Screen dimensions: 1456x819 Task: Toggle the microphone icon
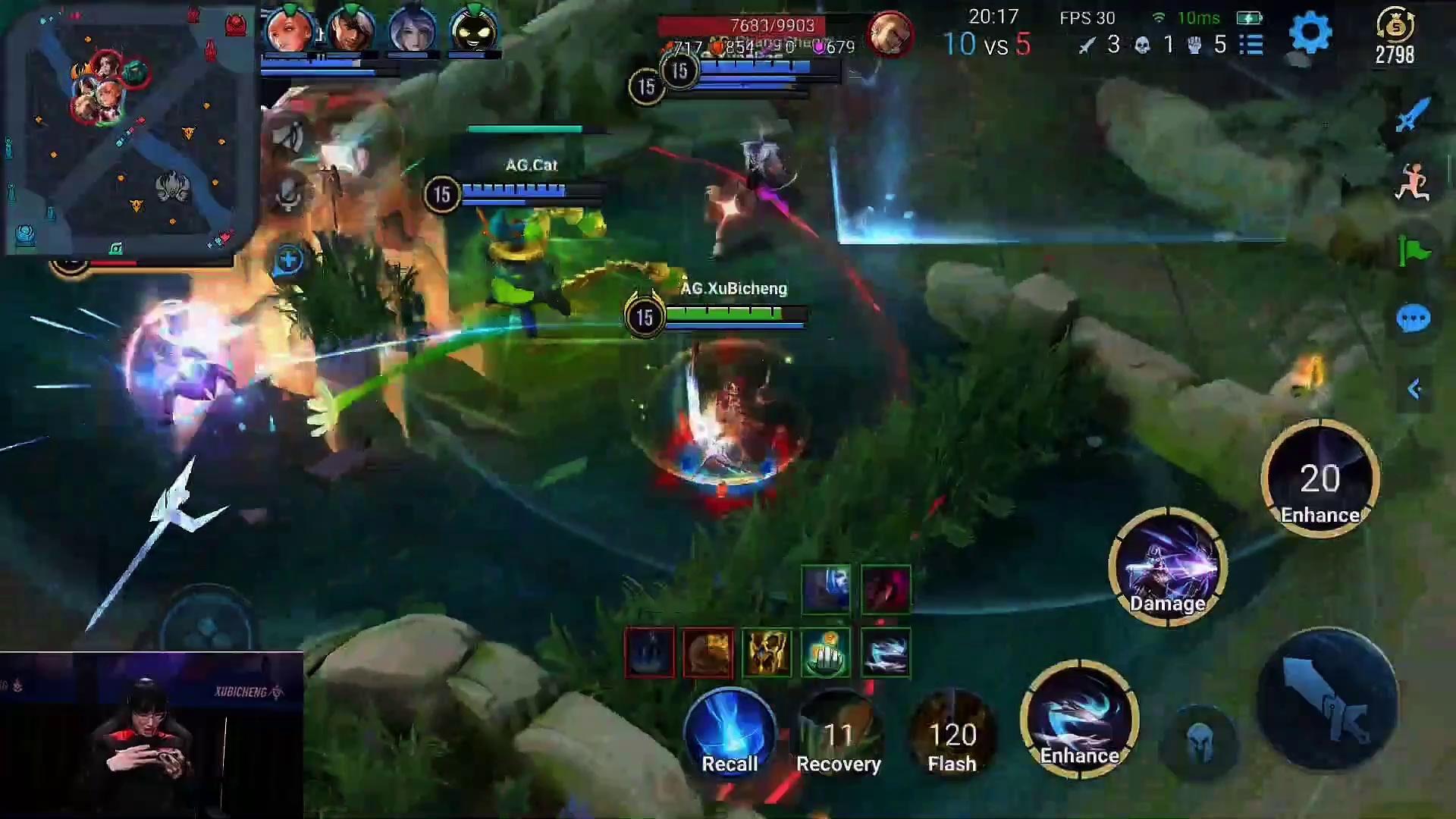(288, 194)
